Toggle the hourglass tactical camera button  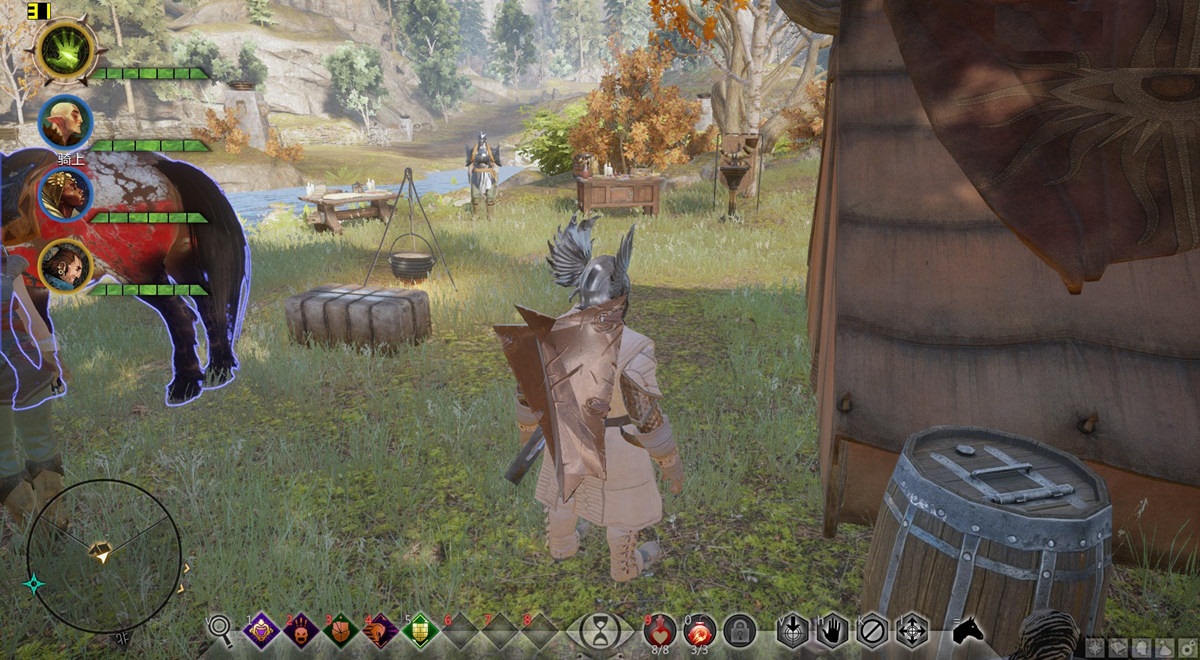tap(600, 631)
